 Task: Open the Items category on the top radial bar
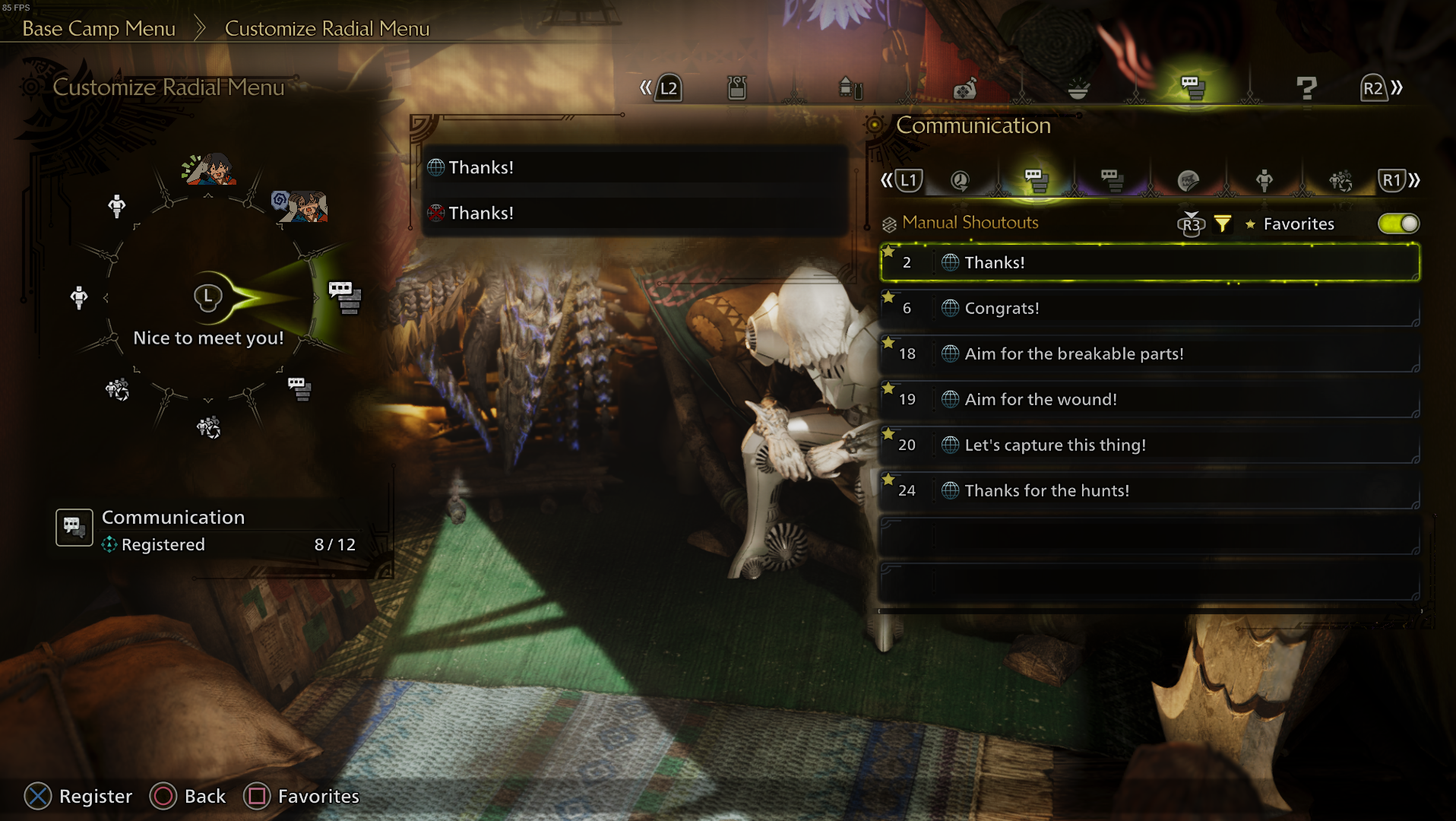click(737, 87)
